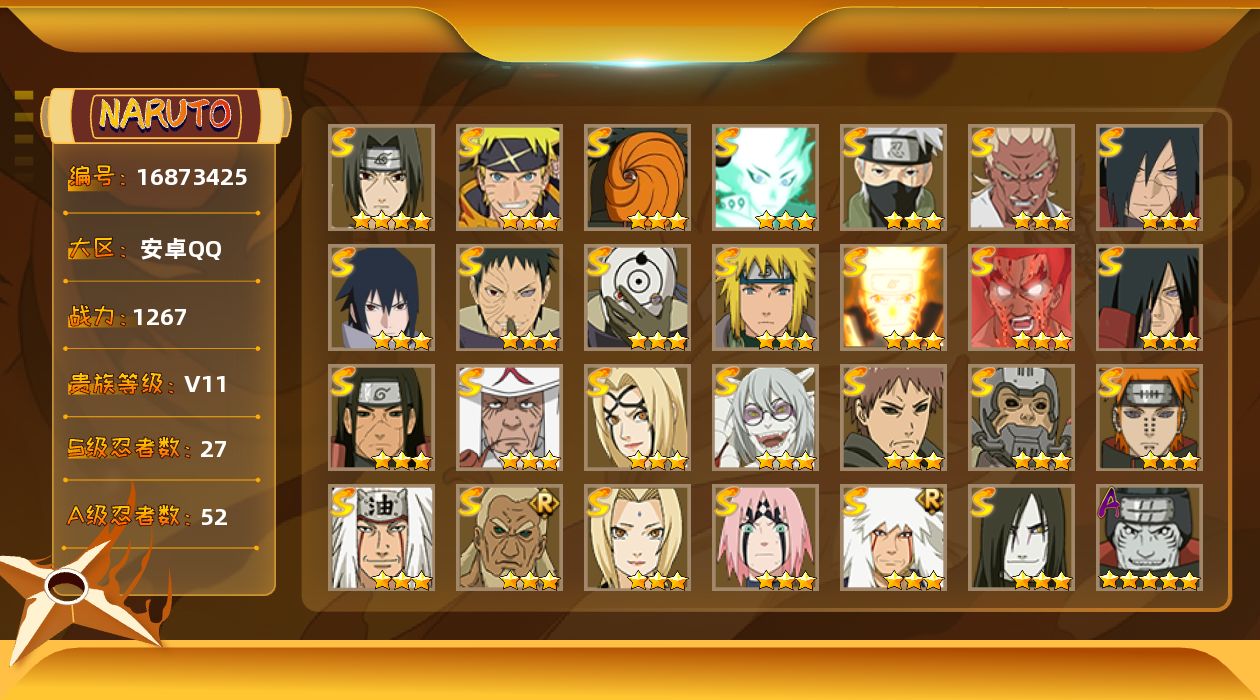Viewport: 1260px width, 700px height.
Task: Pick the glowing cyan Susanoo ninja
Action: tap(765, 178)
